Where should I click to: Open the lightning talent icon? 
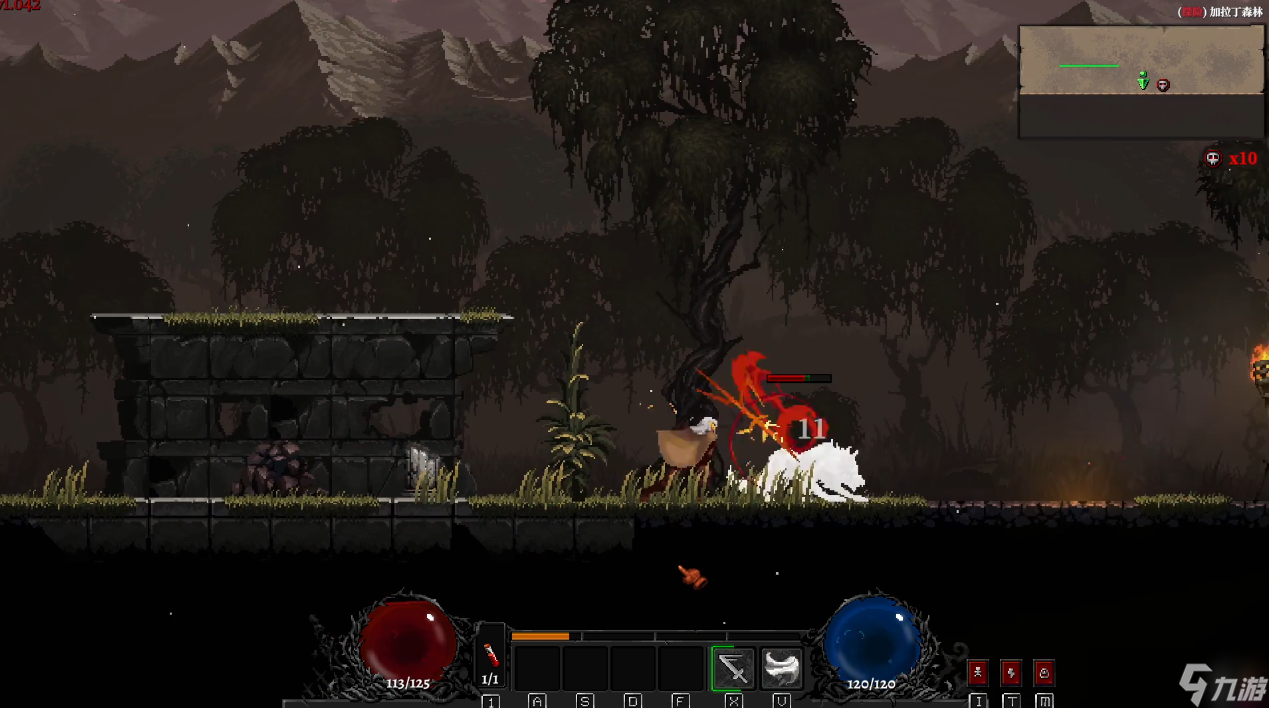(1011, 672)
